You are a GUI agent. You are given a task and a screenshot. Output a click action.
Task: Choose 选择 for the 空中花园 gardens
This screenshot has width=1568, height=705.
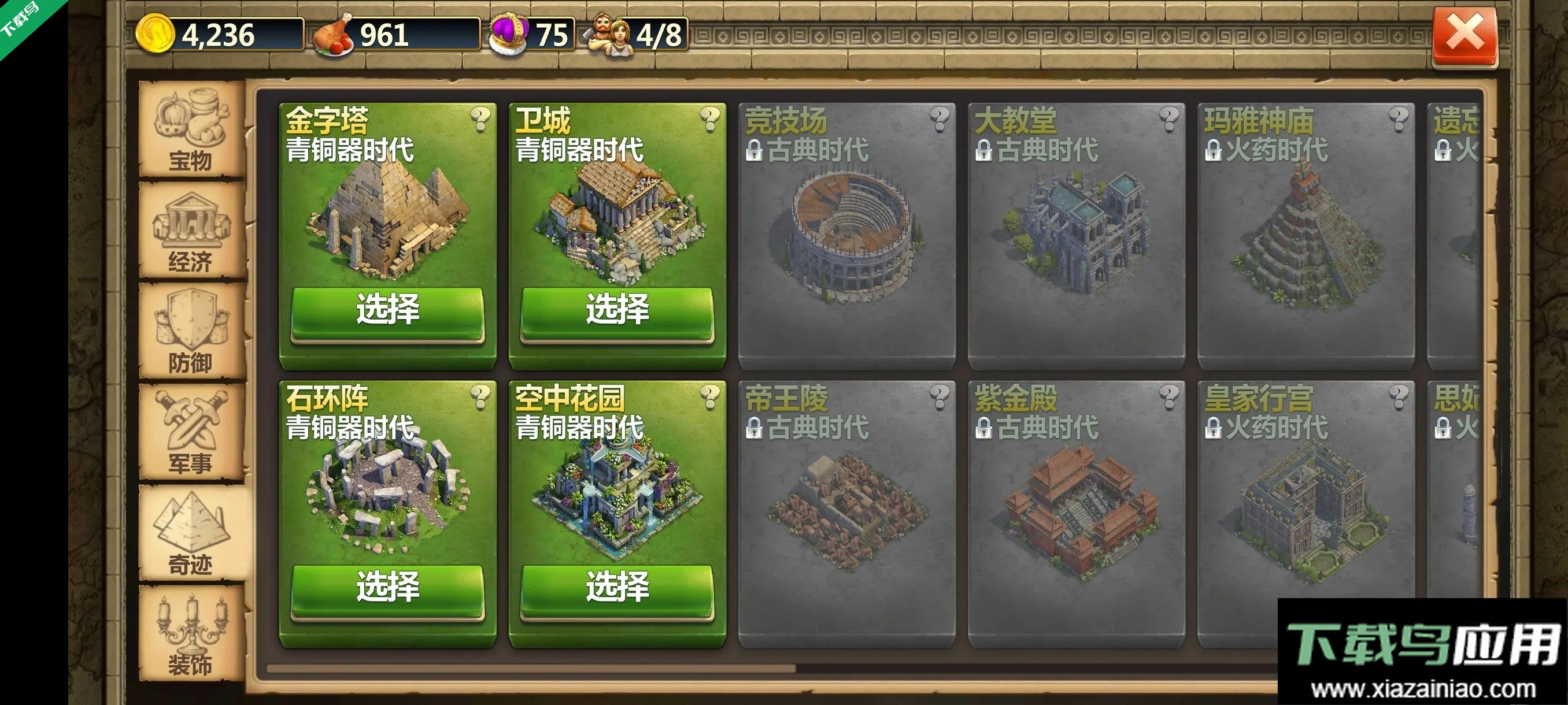click(616, 588)
